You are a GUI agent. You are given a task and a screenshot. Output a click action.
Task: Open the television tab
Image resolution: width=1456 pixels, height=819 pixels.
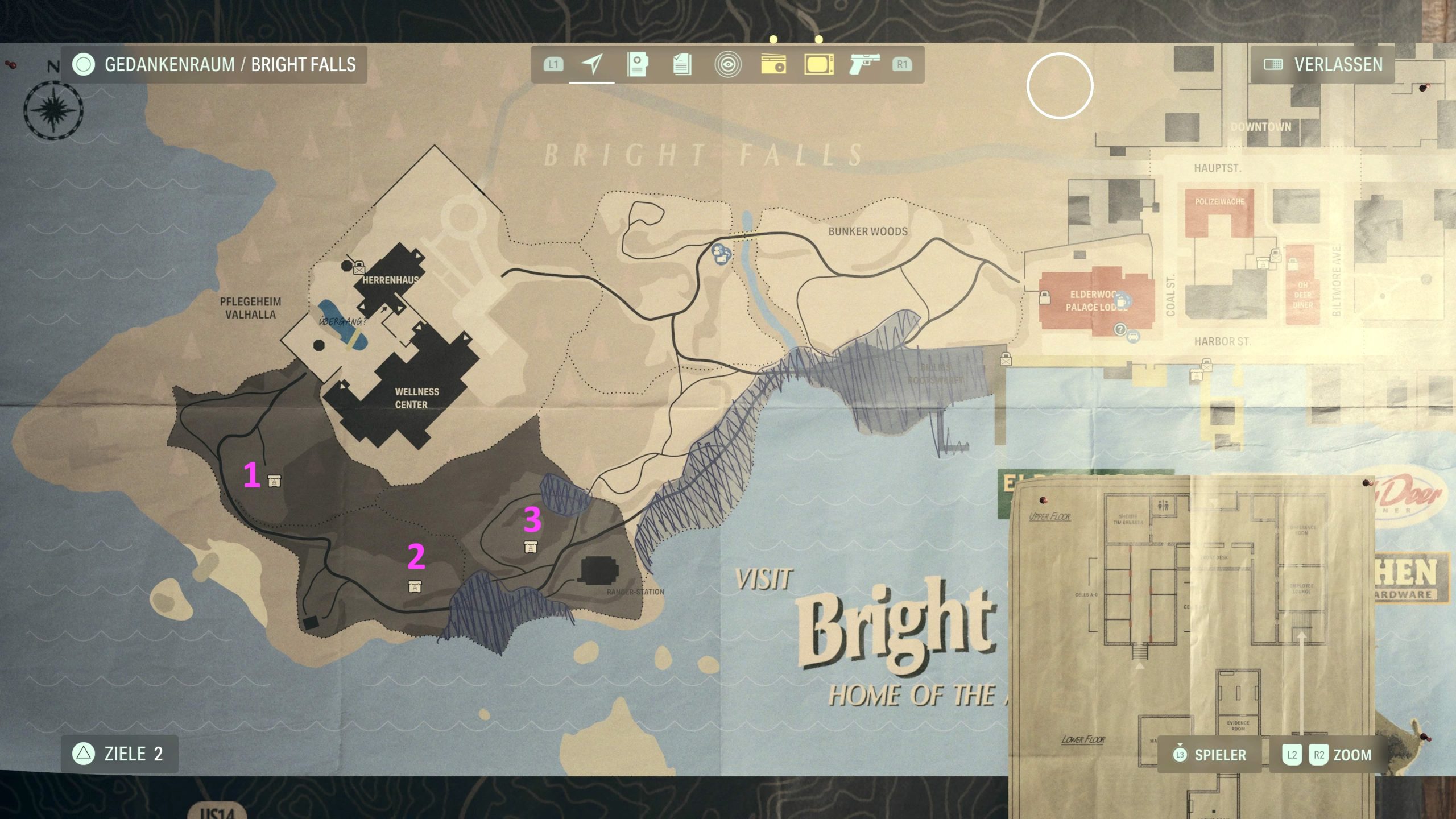[x=819, y=64]
